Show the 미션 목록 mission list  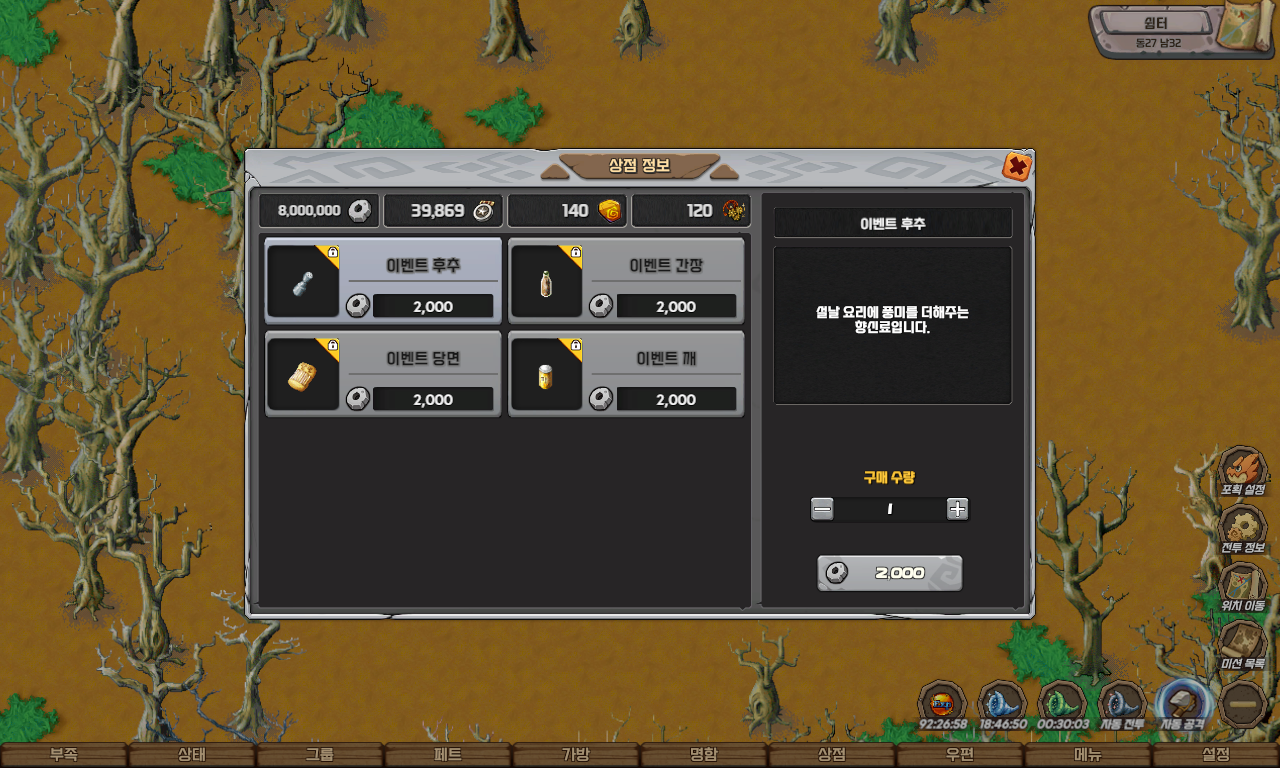click(1242, 646)
